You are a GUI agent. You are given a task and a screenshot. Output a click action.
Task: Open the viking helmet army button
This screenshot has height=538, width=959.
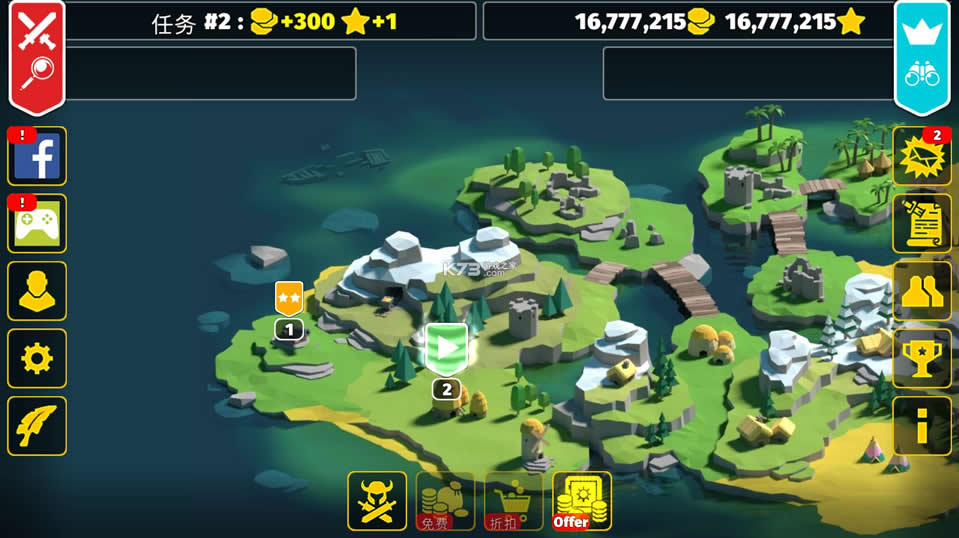[377, 500]
